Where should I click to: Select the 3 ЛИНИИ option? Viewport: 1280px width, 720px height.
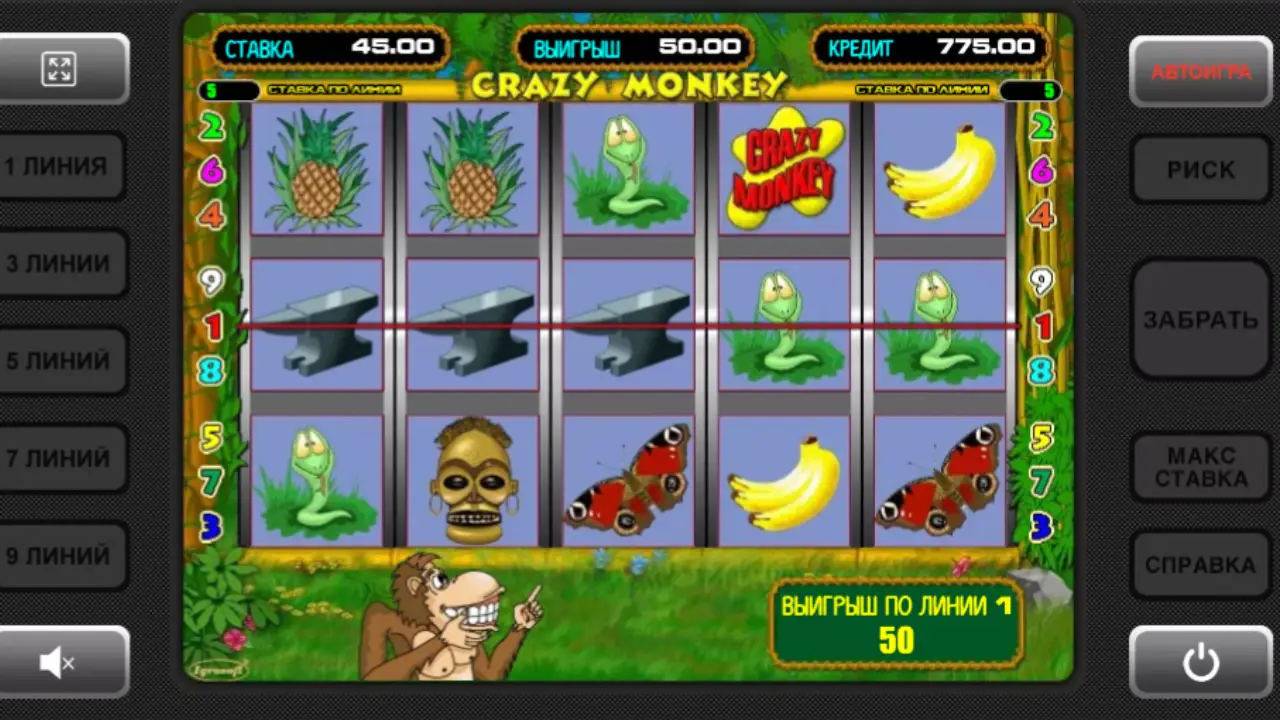pyautogui.click(x=64, y=263)
